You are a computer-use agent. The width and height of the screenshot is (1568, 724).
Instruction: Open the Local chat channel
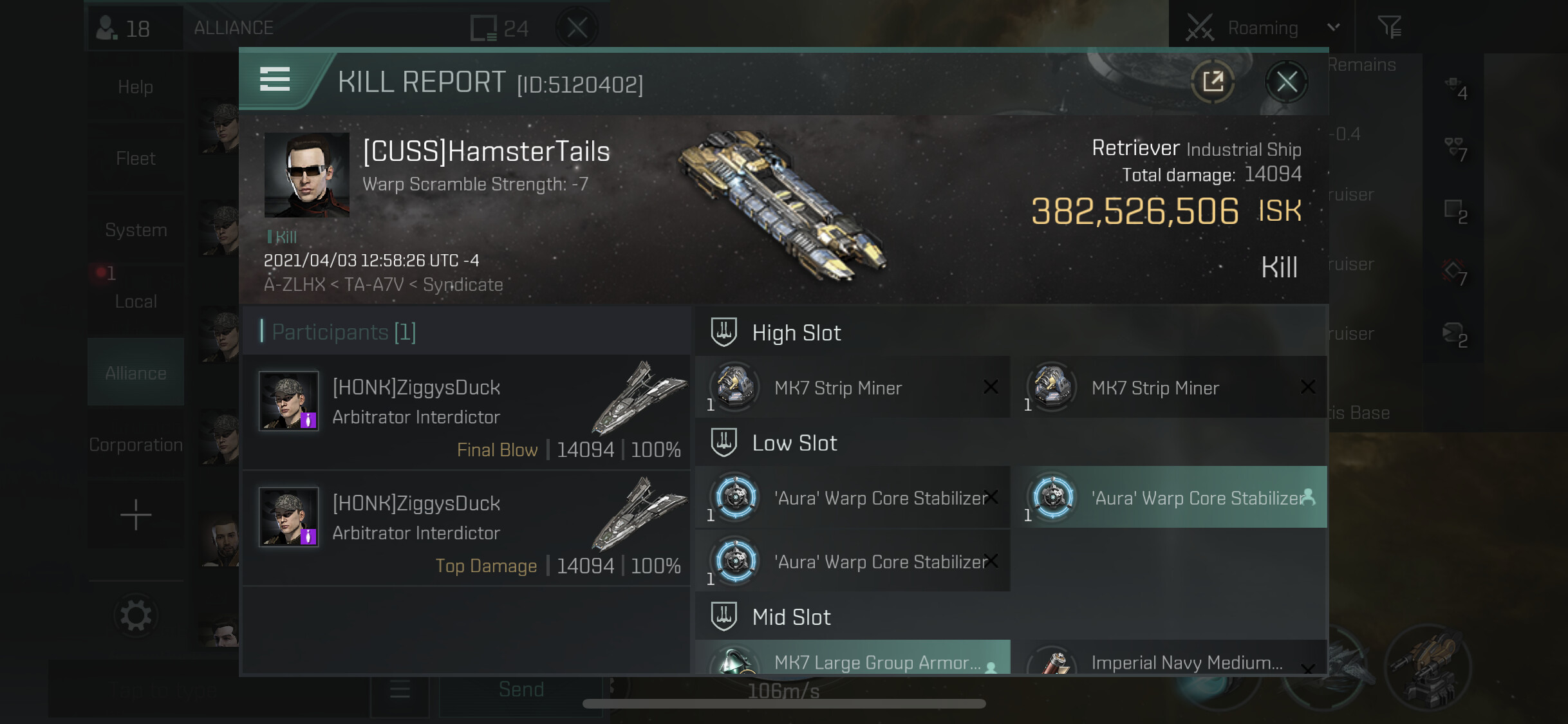click(x=135, y=301)
